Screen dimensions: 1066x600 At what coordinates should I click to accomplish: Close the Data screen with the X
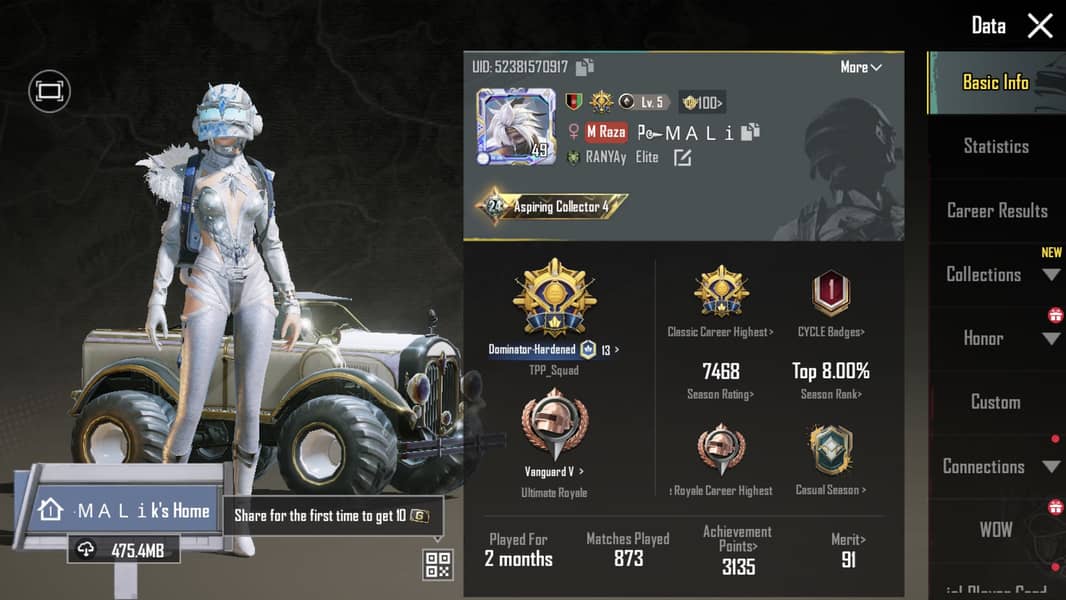point(1040,26)
